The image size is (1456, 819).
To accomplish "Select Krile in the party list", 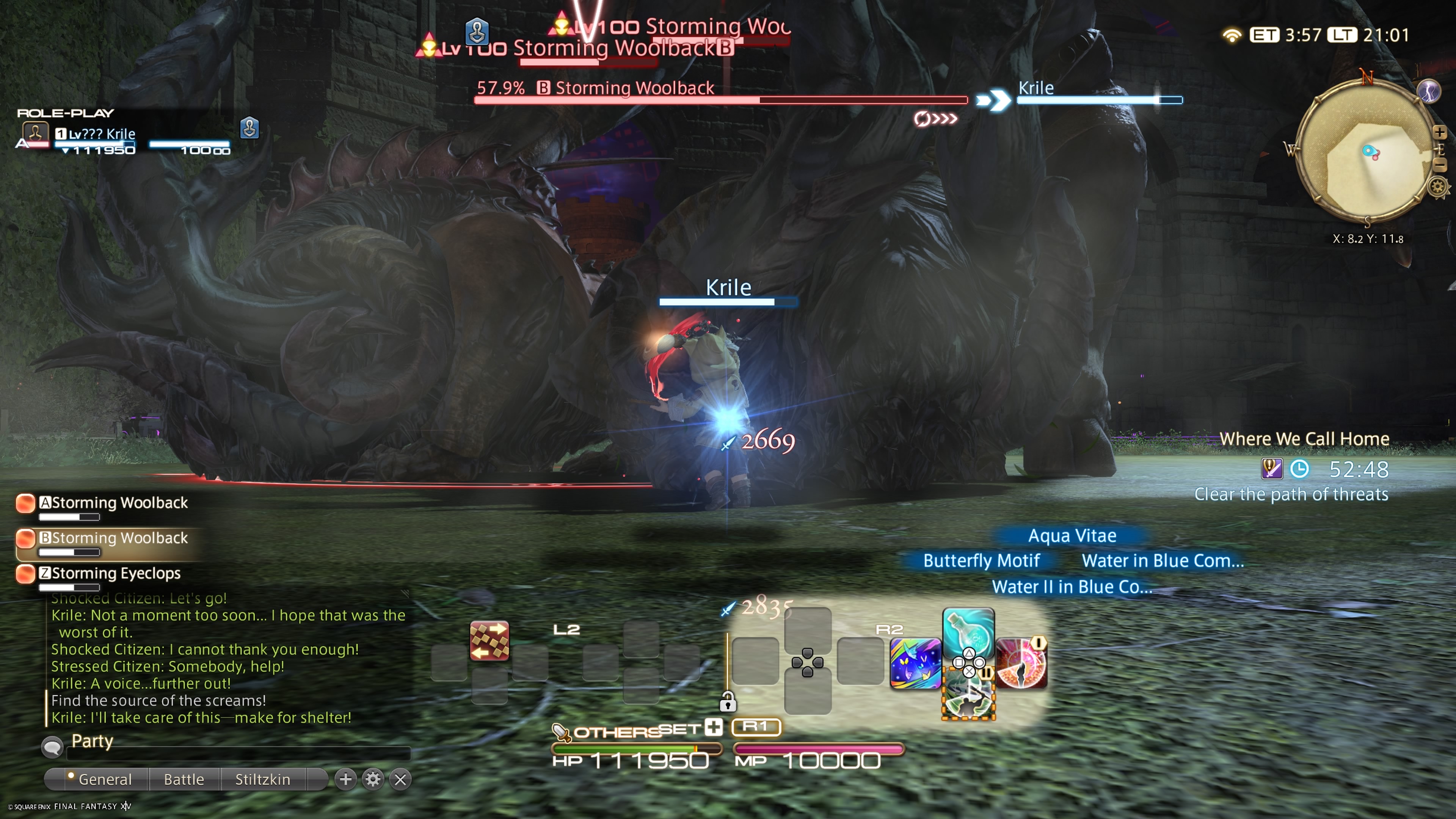I will tap(102, 135).
